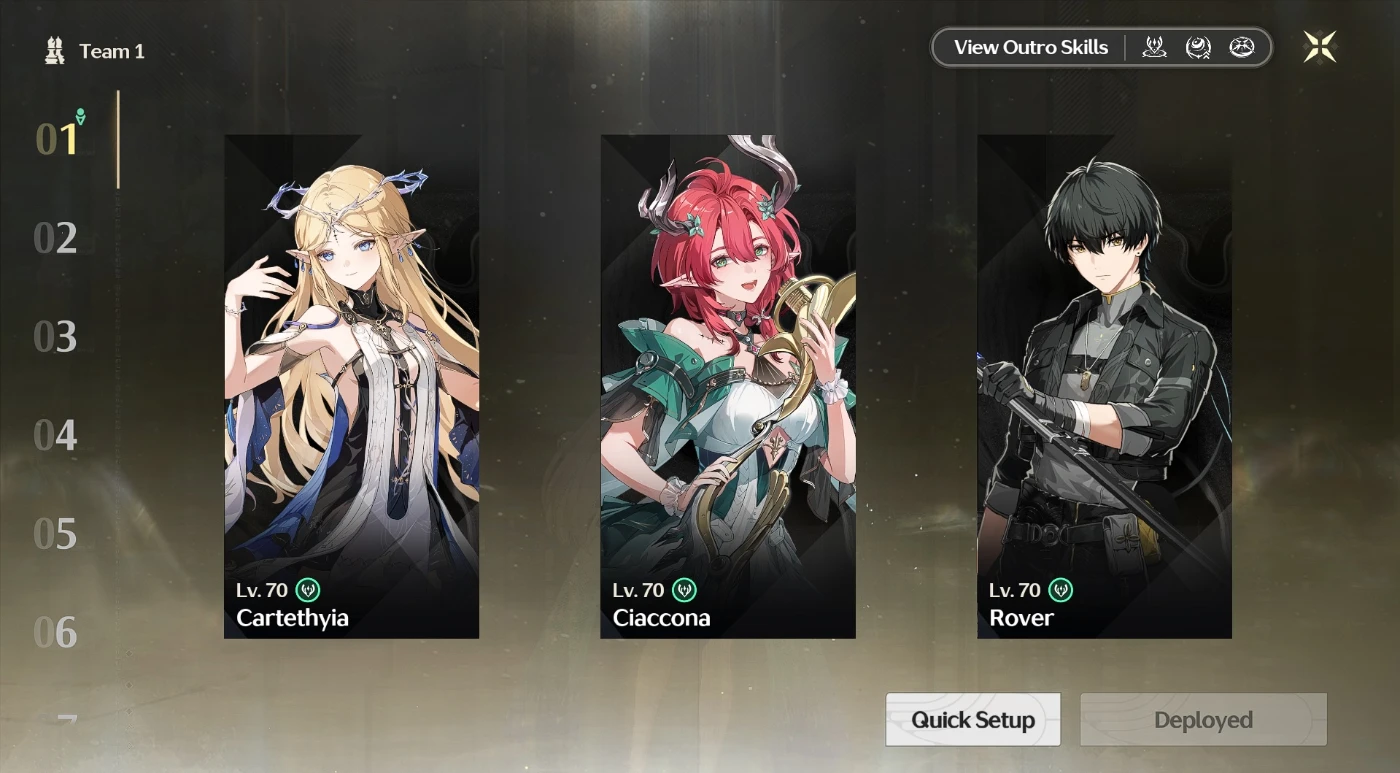1400x773 pixels.
Task: Go to team slot 05
Action: point(55,534)
